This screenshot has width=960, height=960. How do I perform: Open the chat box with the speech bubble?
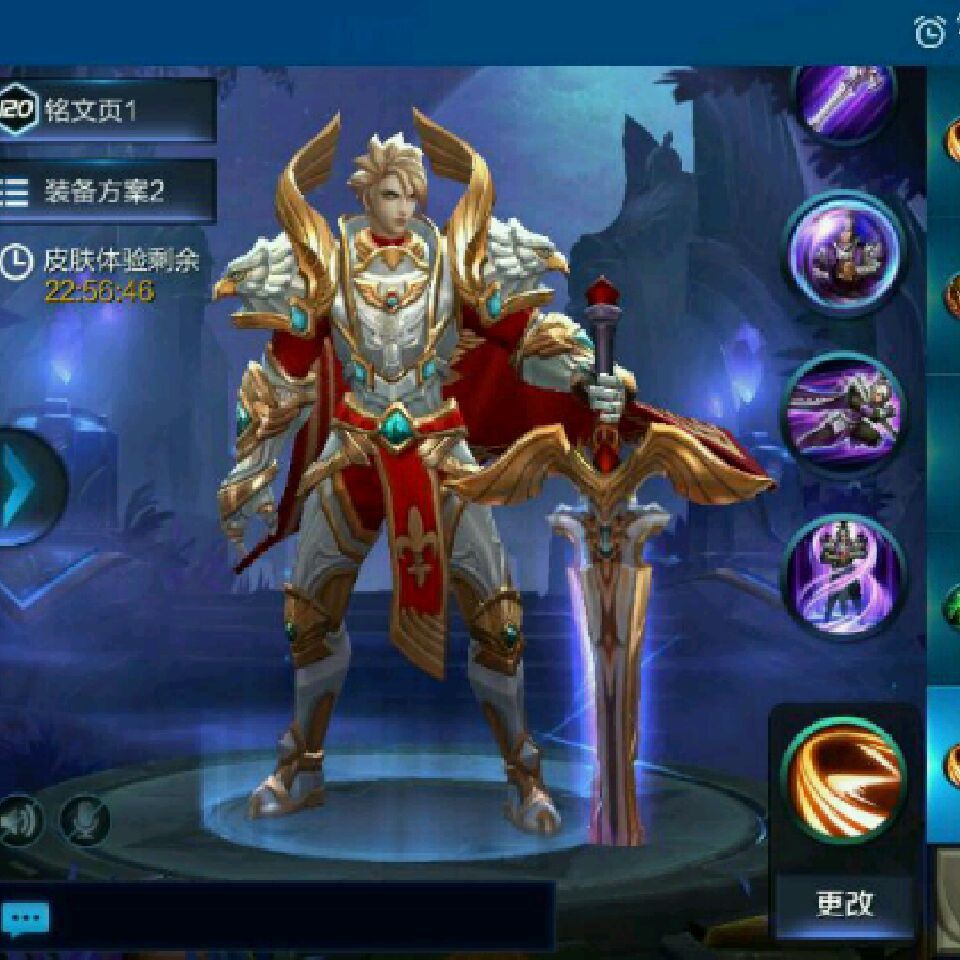(x=25, y=917)
